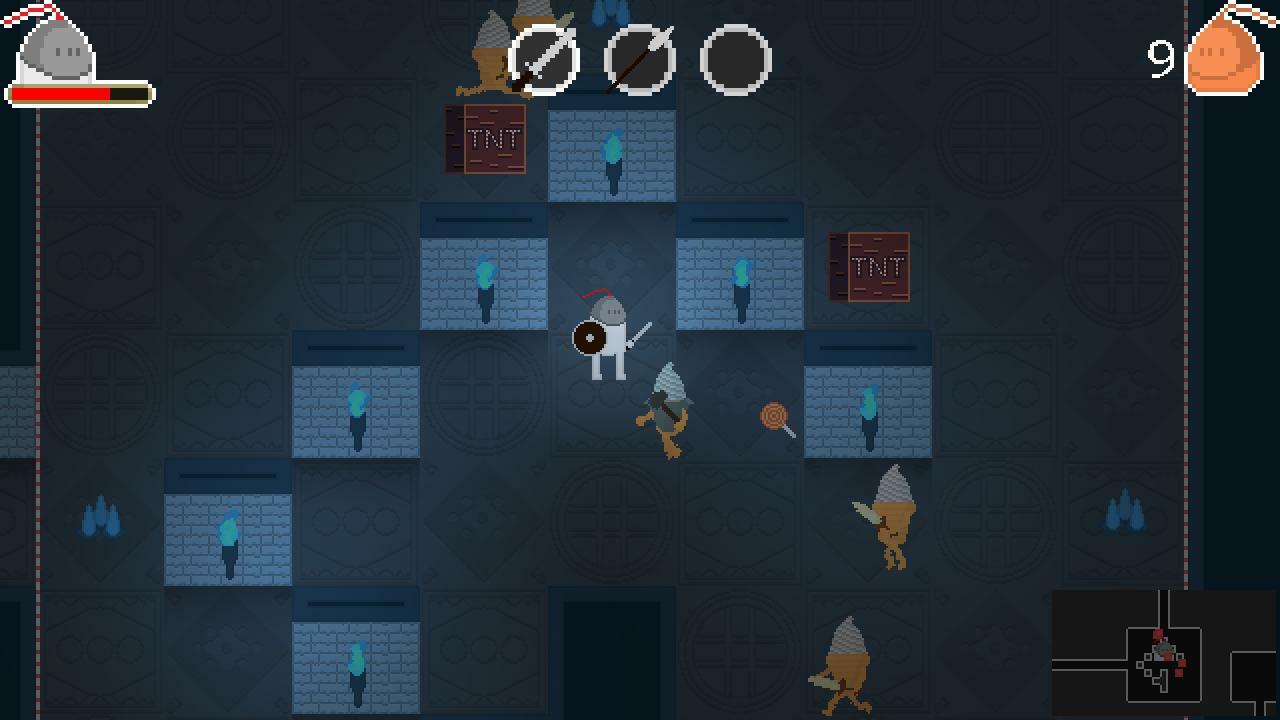The height and width of the screenshot is (720, 1280).
Task: Click the health bar under the avatar
Action: tap(80, 93)
